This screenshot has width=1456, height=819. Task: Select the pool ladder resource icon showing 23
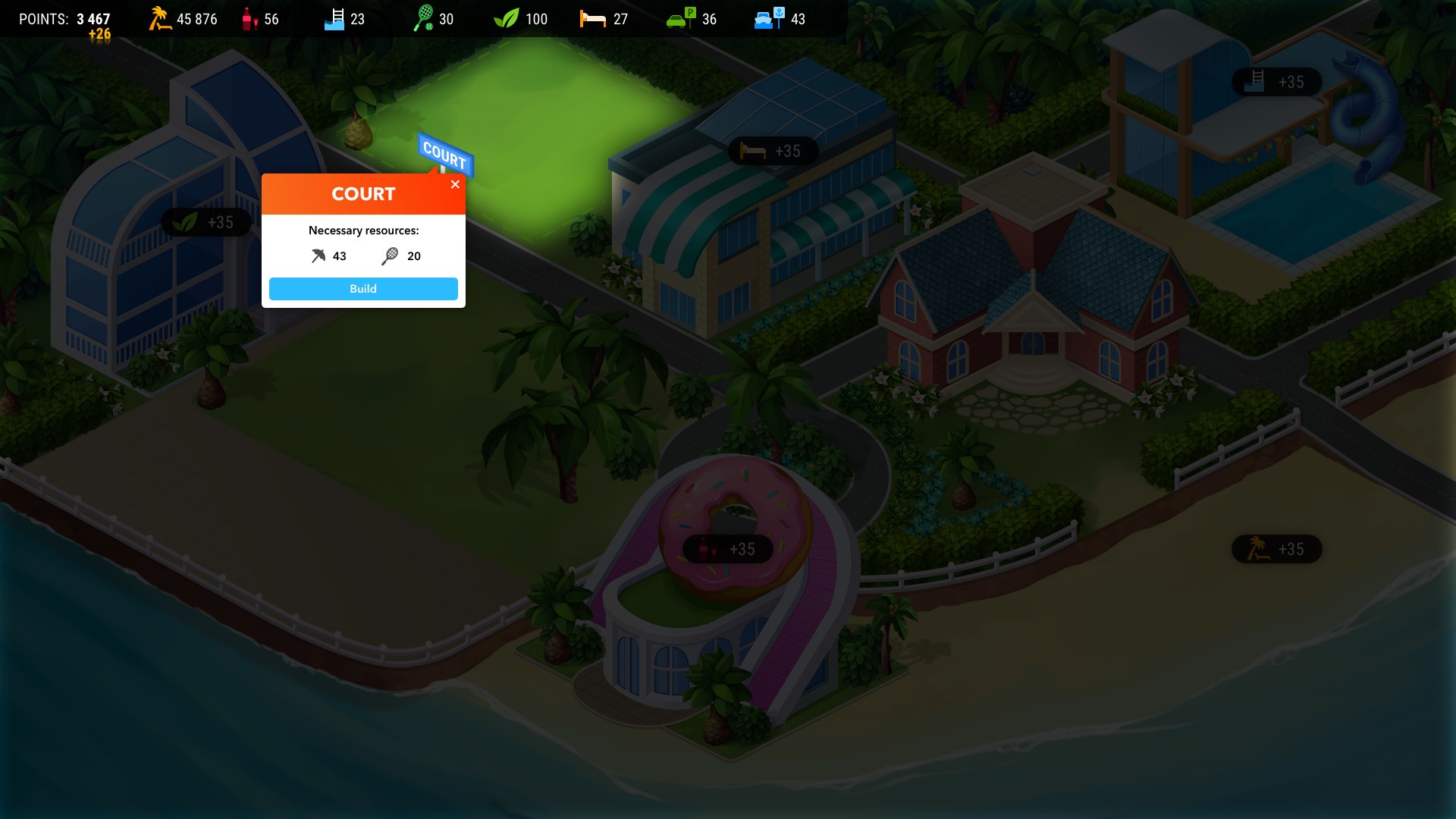[334, 19]
